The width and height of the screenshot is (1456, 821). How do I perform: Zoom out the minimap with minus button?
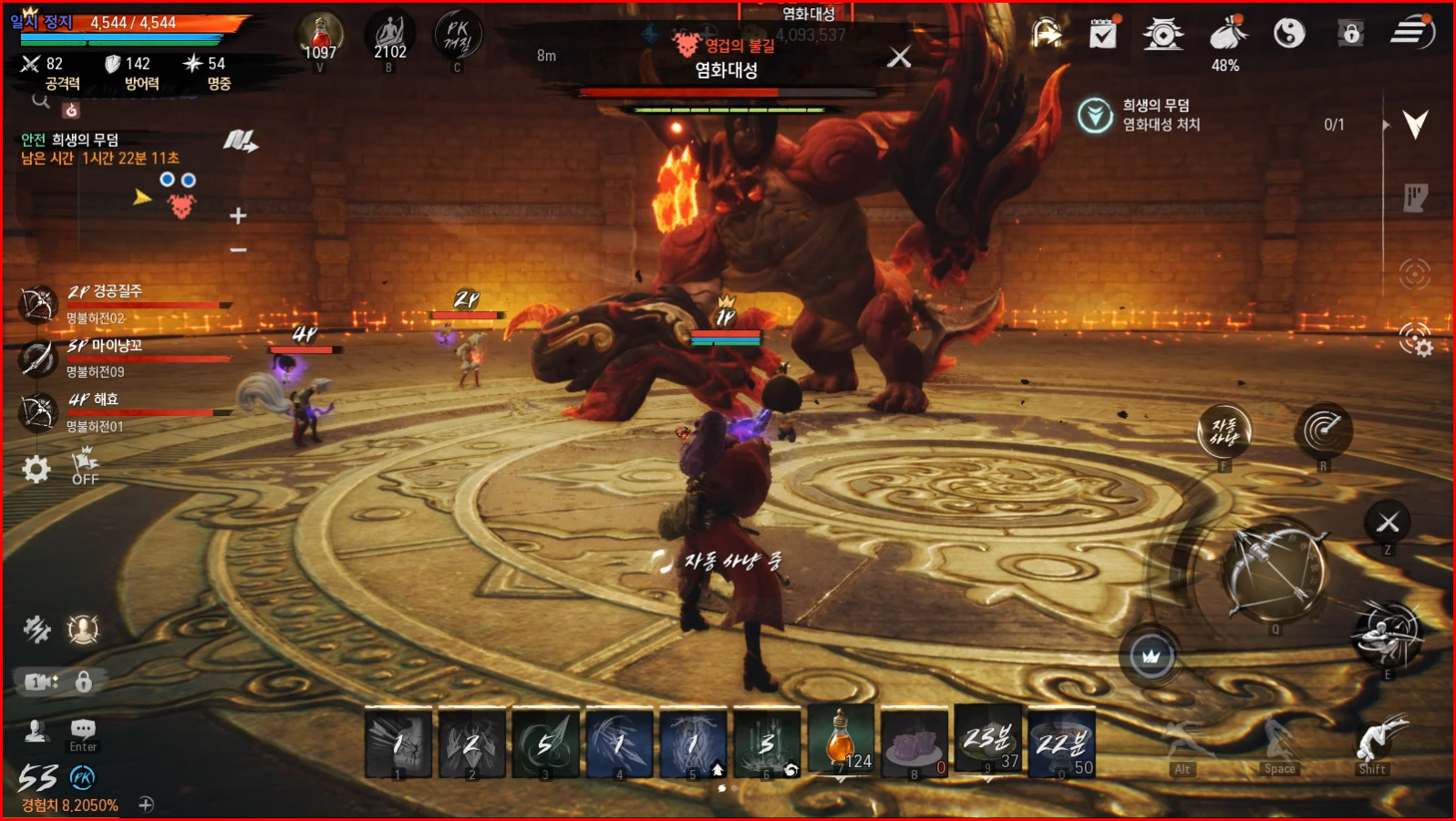(238, 249)
